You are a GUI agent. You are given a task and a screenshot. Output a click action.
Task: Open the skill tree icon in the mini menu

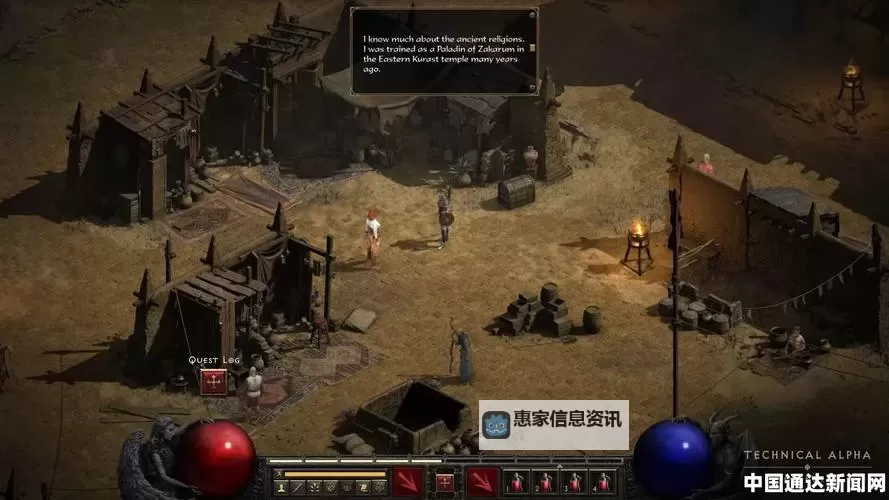click(314, 487)
